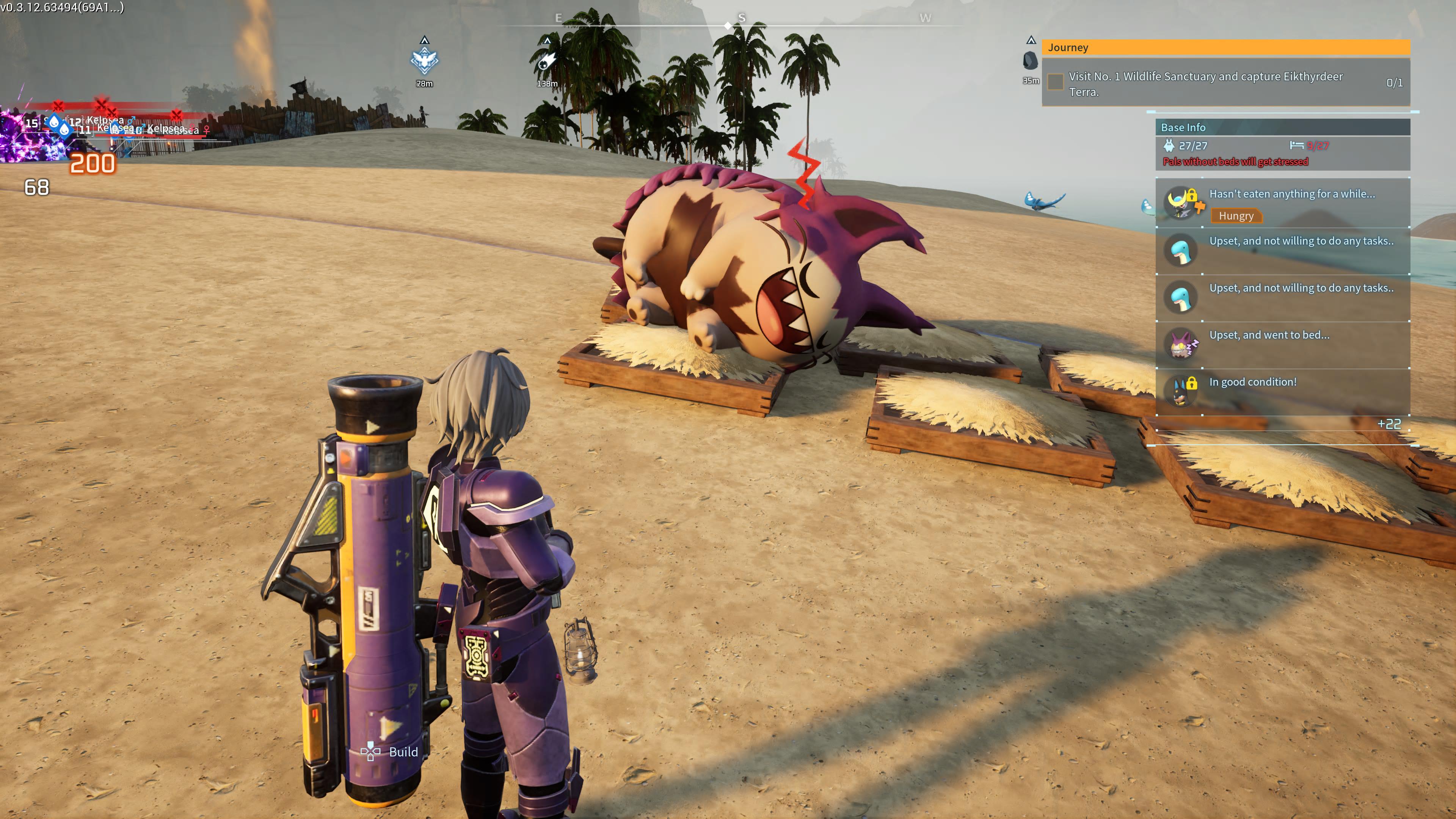Image resolution: width=1456 pixels, height=819 pixels.
Task: Choose the "Upset, and went to bed" pal row
Action: [x=1282, y=344]
